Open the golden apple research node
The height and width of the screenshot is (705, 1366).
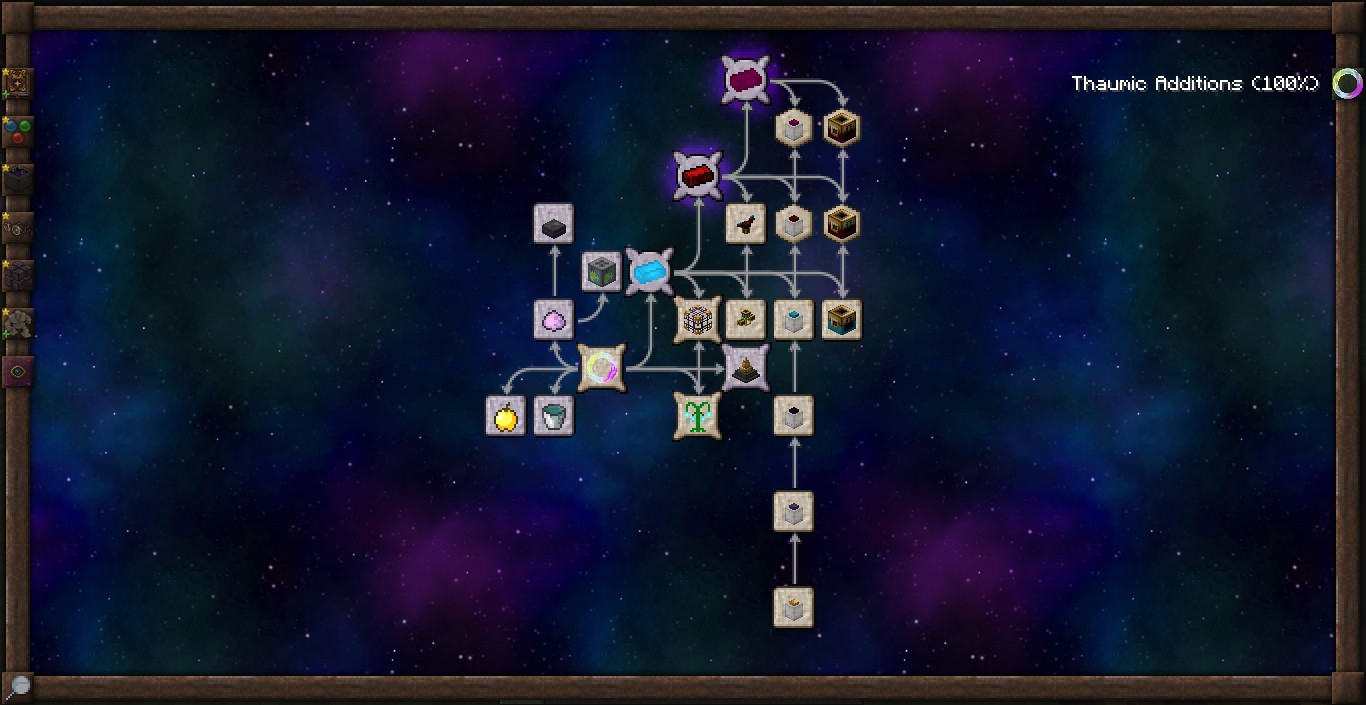pos(505,416)
